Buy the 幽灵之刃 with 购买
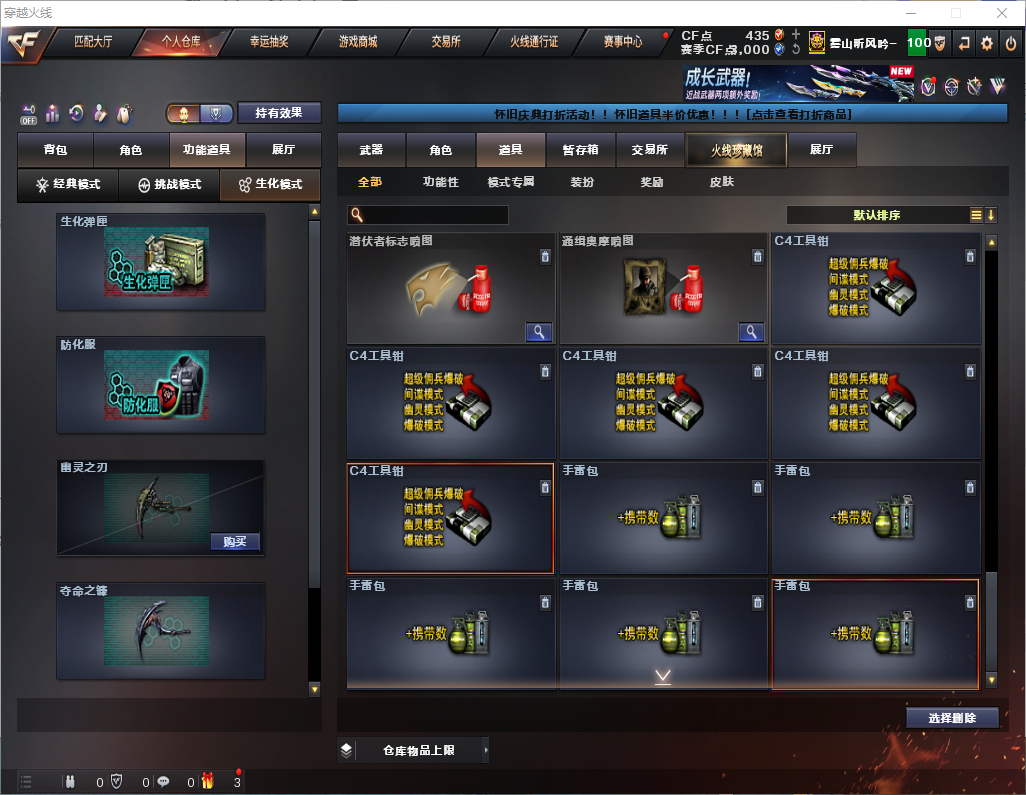Screen dimensions: 1026x795 235,542
